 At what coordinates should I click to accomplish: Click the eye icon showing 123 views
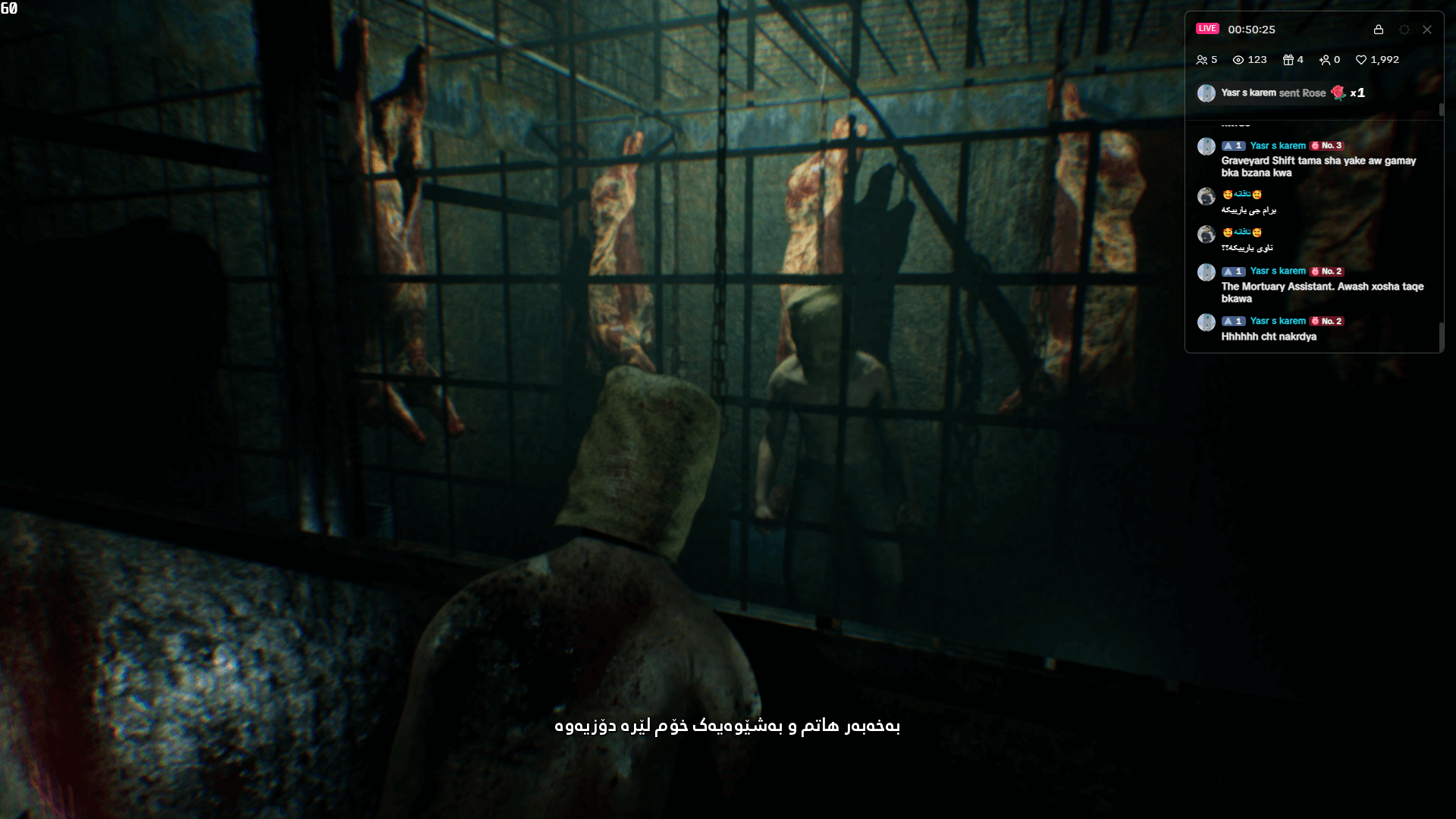coord(1238,59)
